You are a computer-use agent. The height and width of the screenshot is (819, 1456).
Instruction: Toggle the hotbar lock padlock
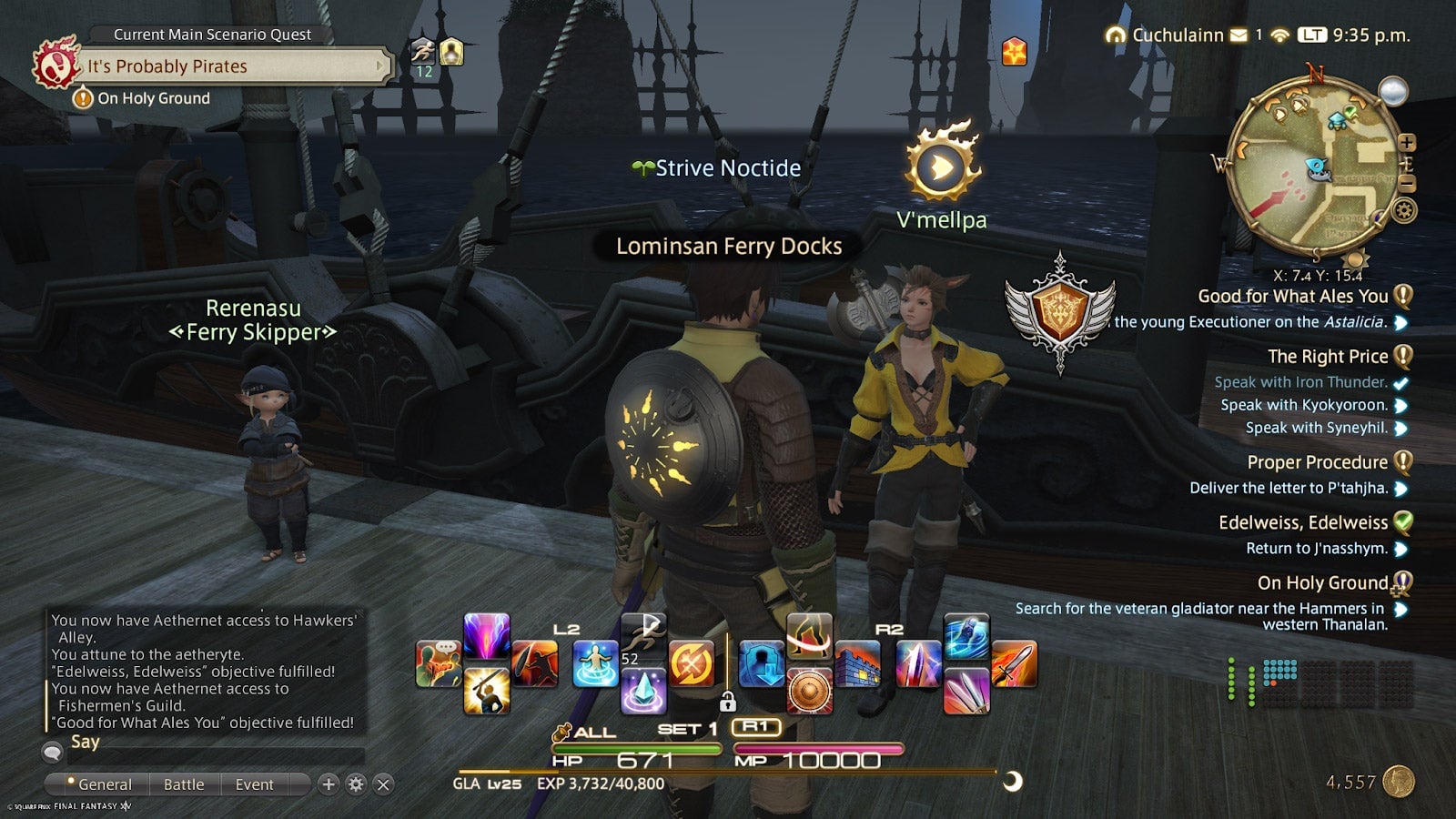point(726,702)
